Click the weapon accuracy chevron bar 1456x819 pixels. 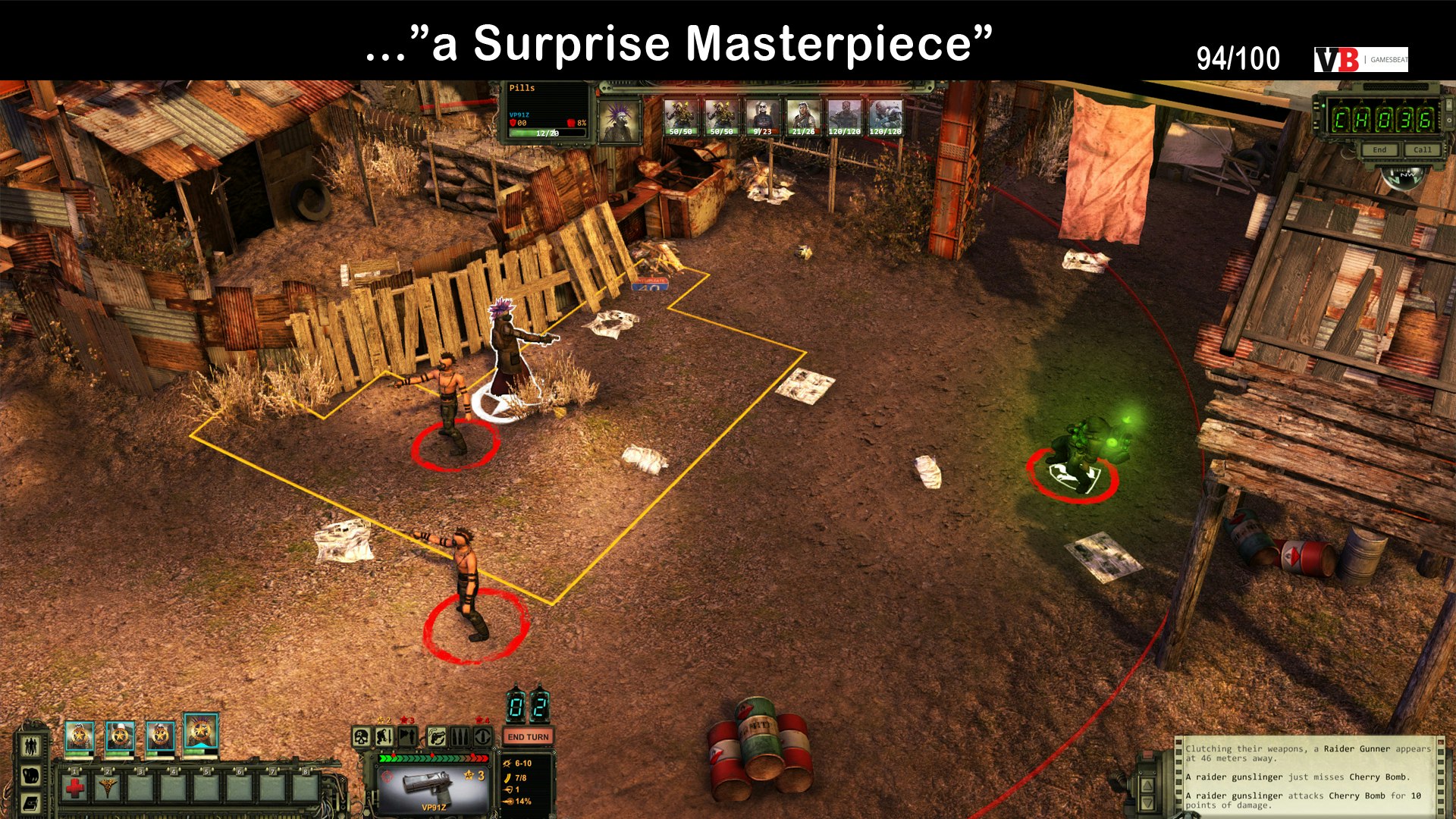[433, 758]
